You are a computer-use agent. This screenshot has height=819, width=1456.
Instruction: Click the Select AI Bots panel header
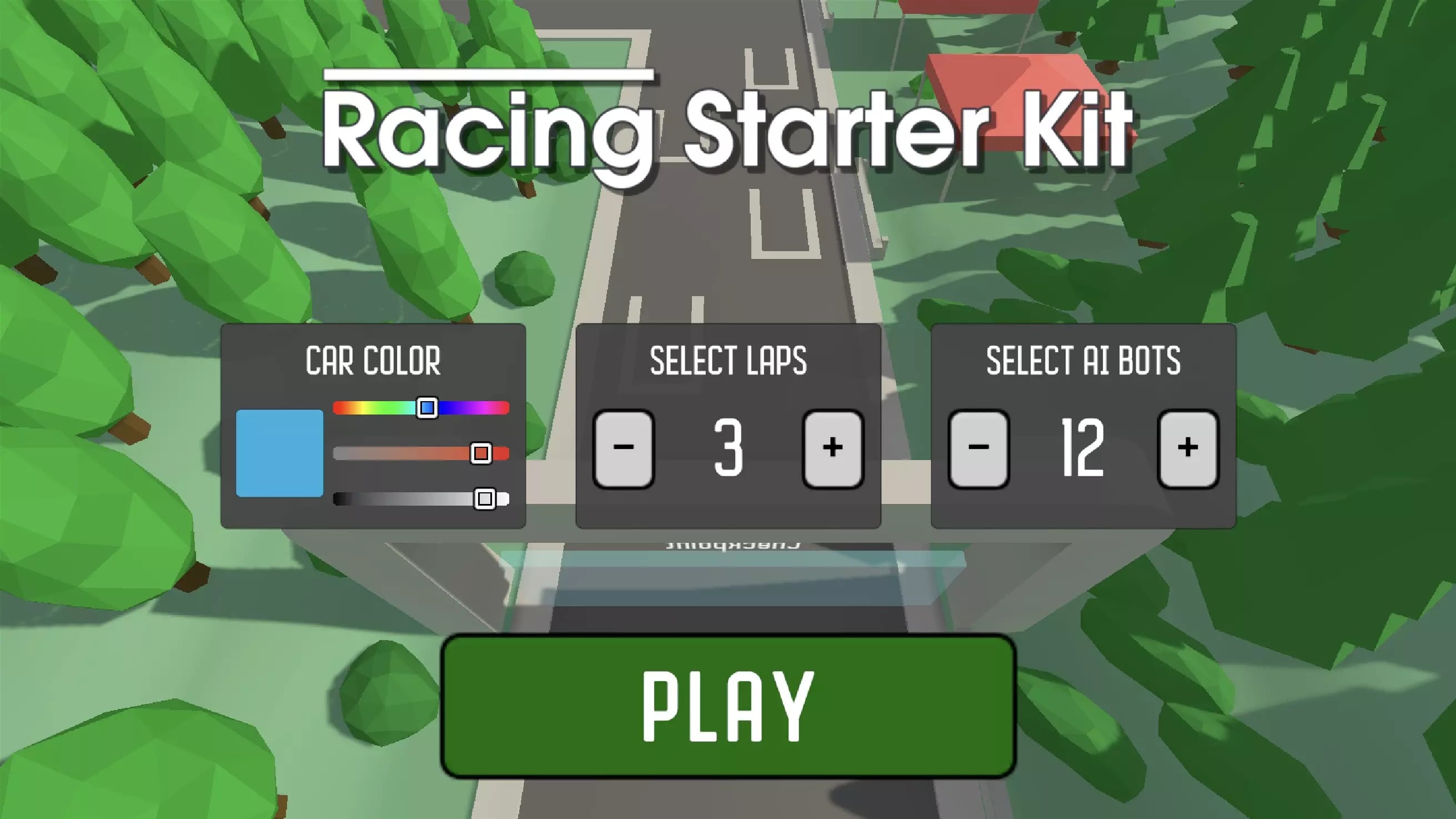pyautogui.click(x=1083, y=360)
